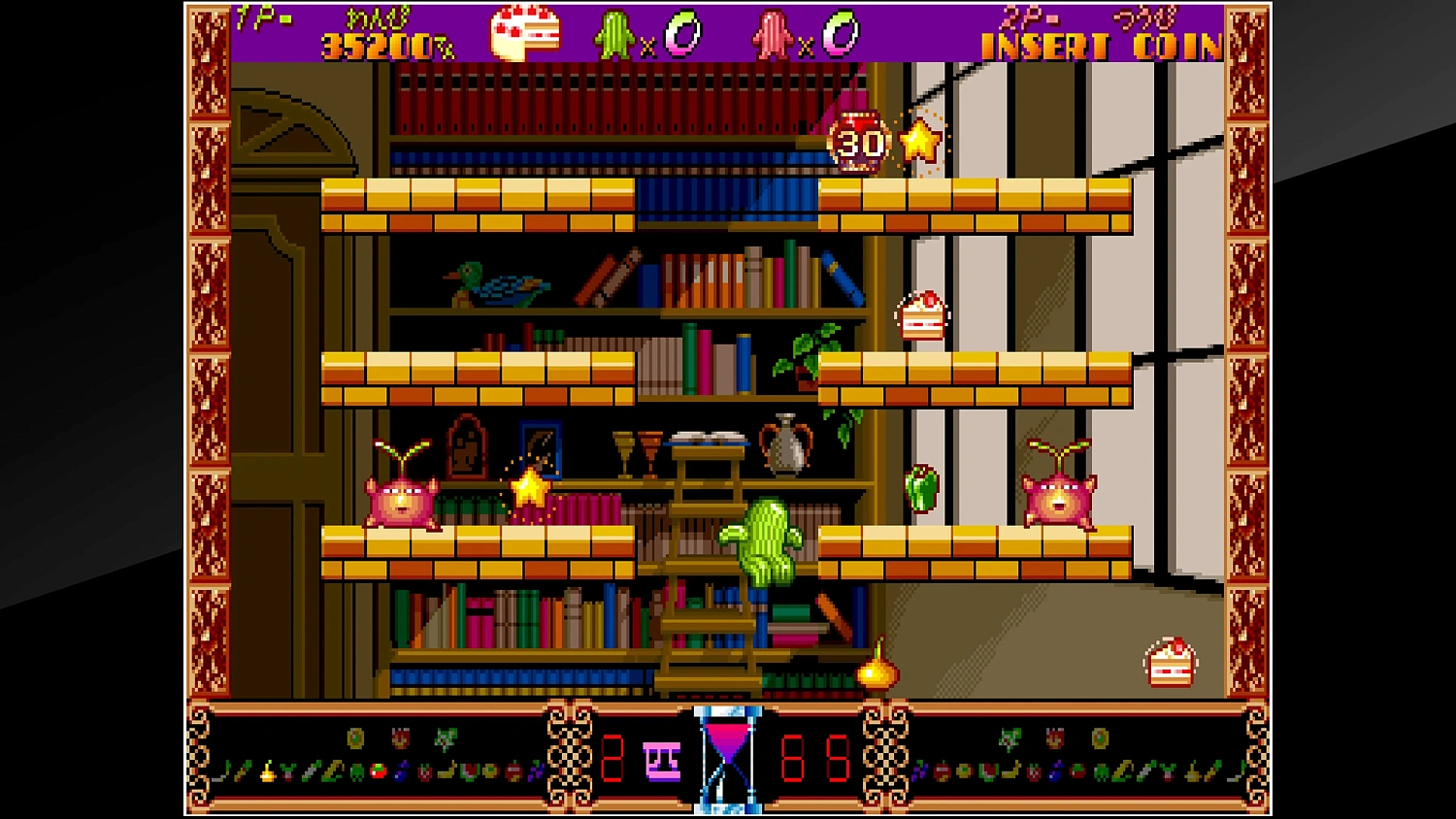The width and height of the screenshot is (1456, 819).
Task: Click the hourglass timer to pause it
Action: tap(727, 757)
